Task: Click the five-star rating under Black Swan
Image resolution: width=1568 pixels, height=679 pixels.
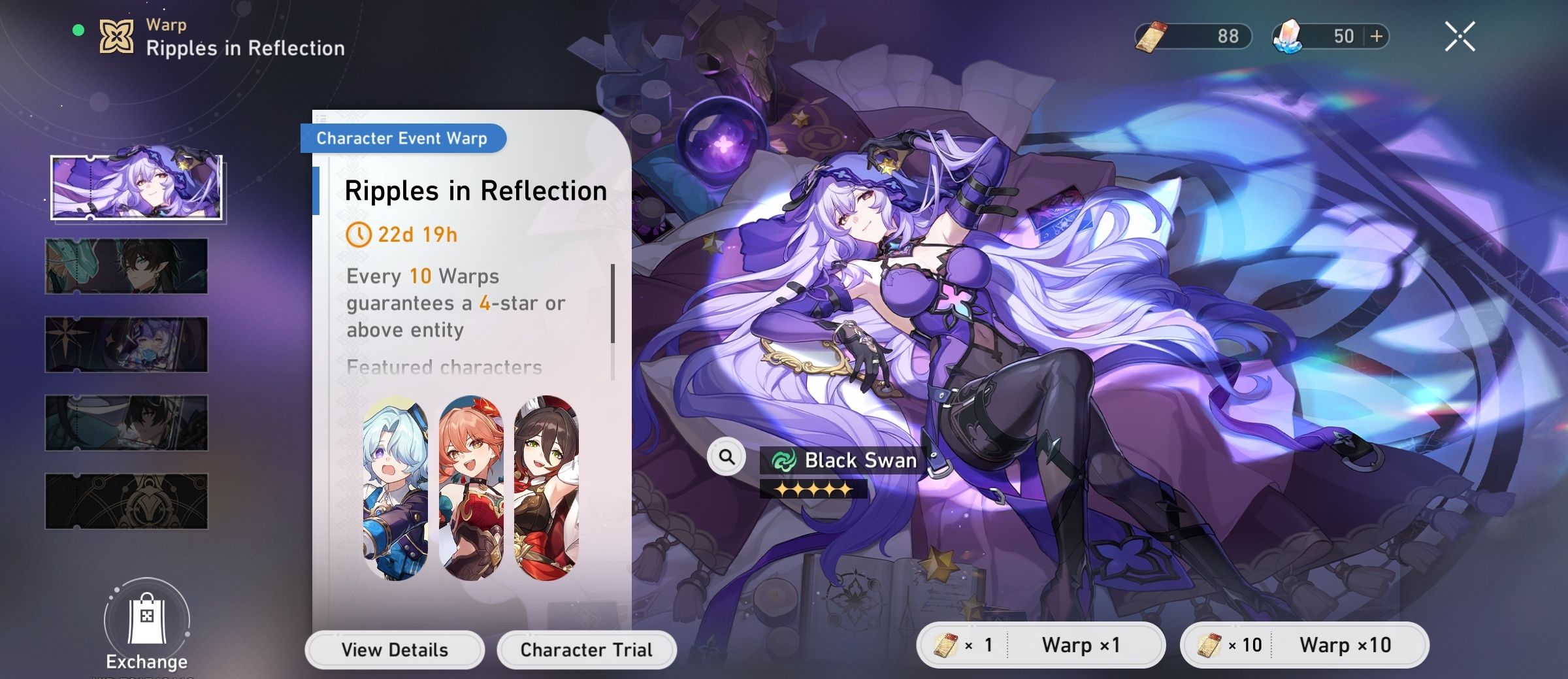Action: pyautogui.click(x=815, y=488)
